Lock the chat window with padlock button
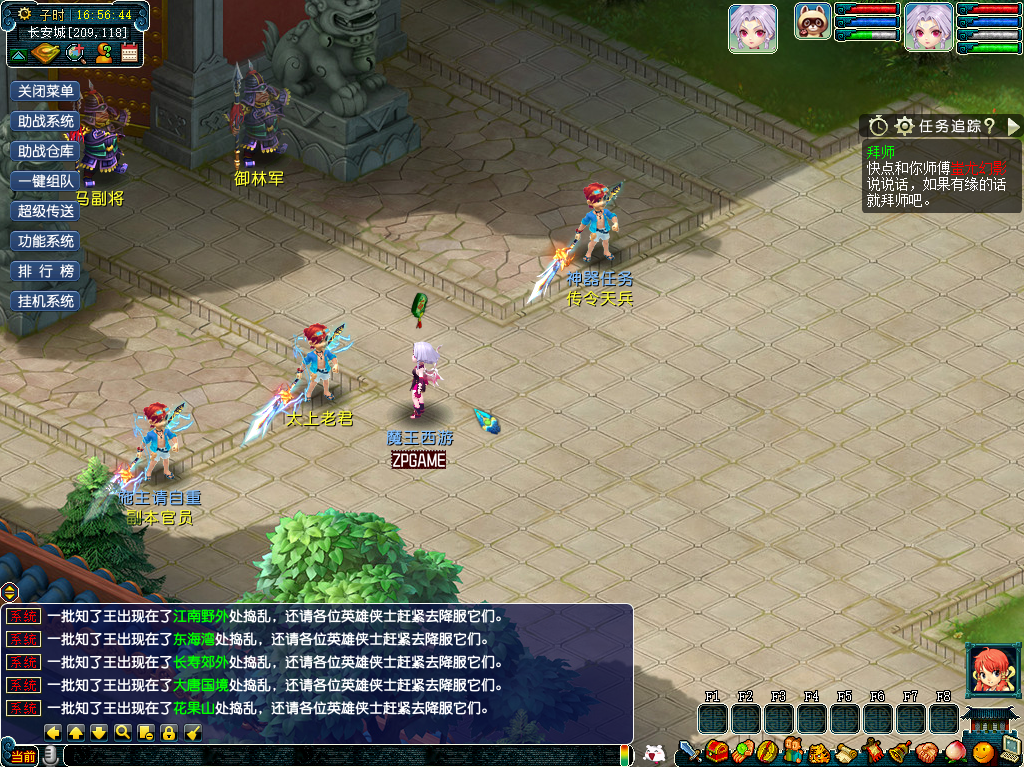The image size is (1024, 767). point(169,732)
